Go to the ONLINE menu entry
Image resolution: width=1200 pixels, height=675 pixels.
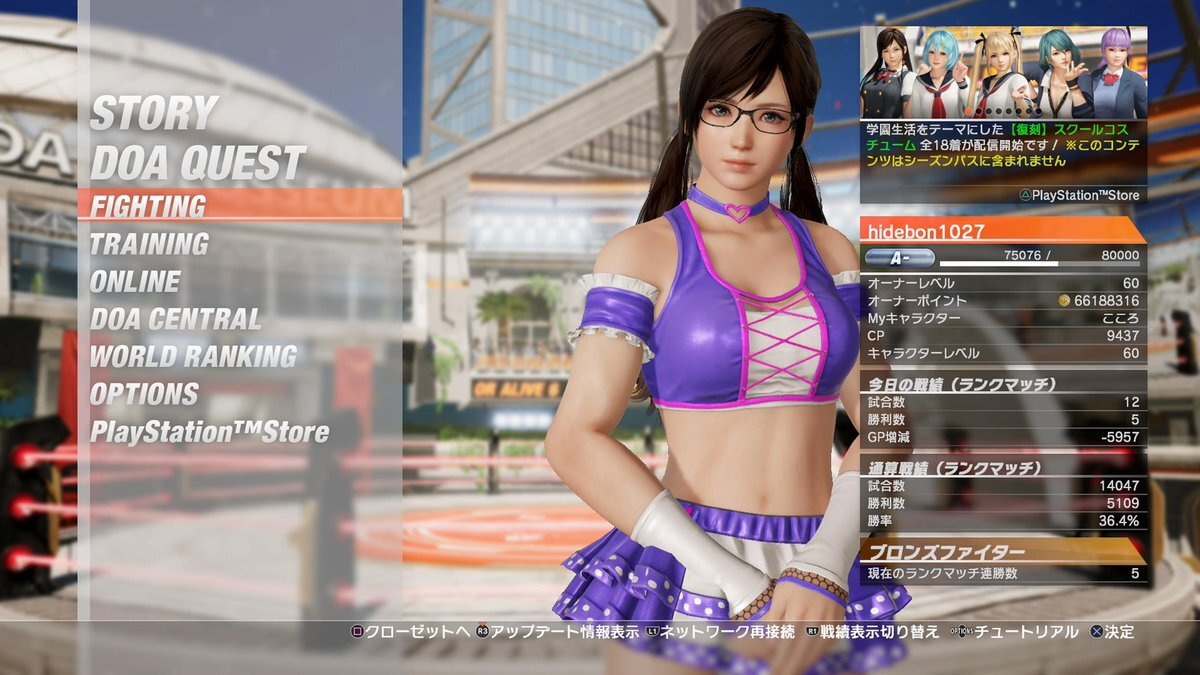tap(135, 282)
